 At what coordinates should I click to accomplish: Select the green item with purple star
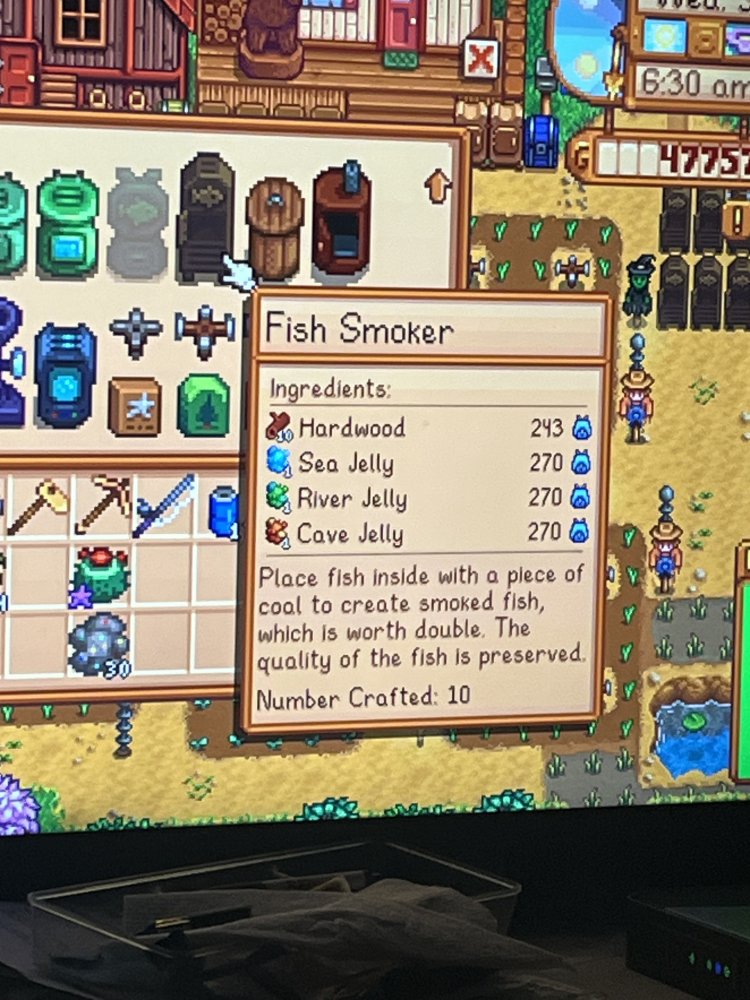(x=99, y=577)
